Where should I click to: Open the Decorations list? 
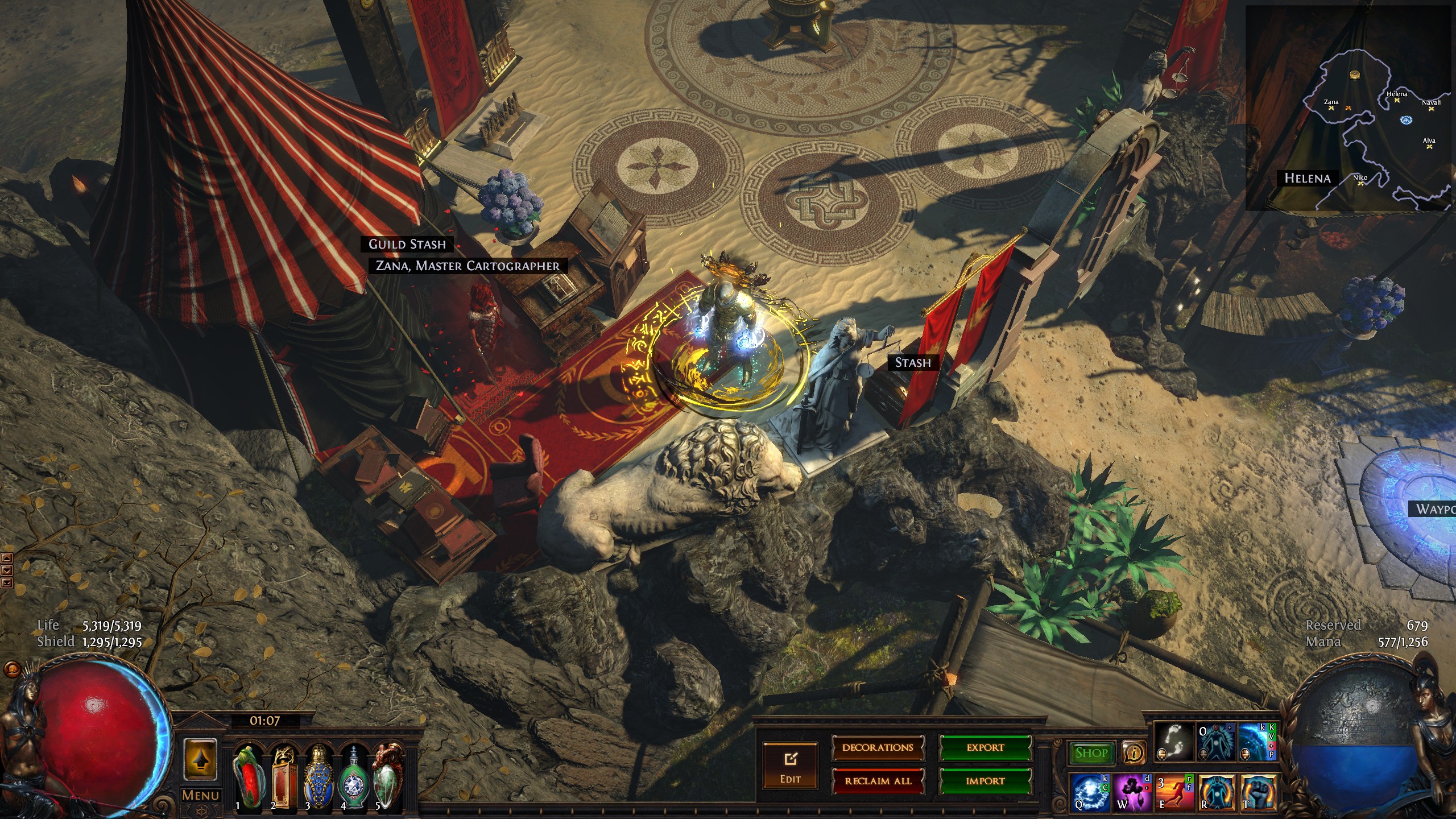[x=878, y=748]
